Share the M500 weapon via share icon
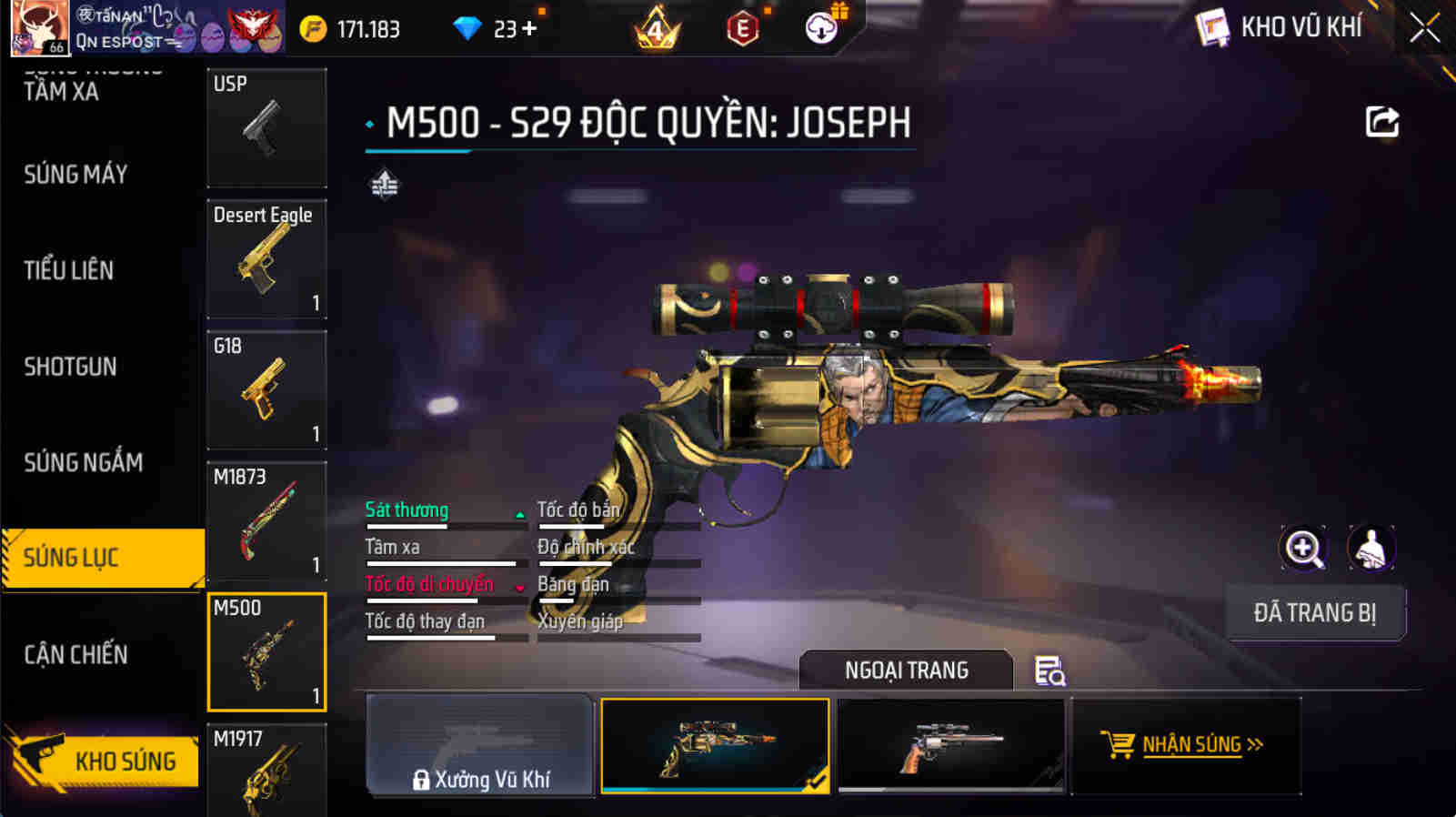The width and height of the screenshot is (1456, 817). pyautogui.click(x=1382, y=123)
